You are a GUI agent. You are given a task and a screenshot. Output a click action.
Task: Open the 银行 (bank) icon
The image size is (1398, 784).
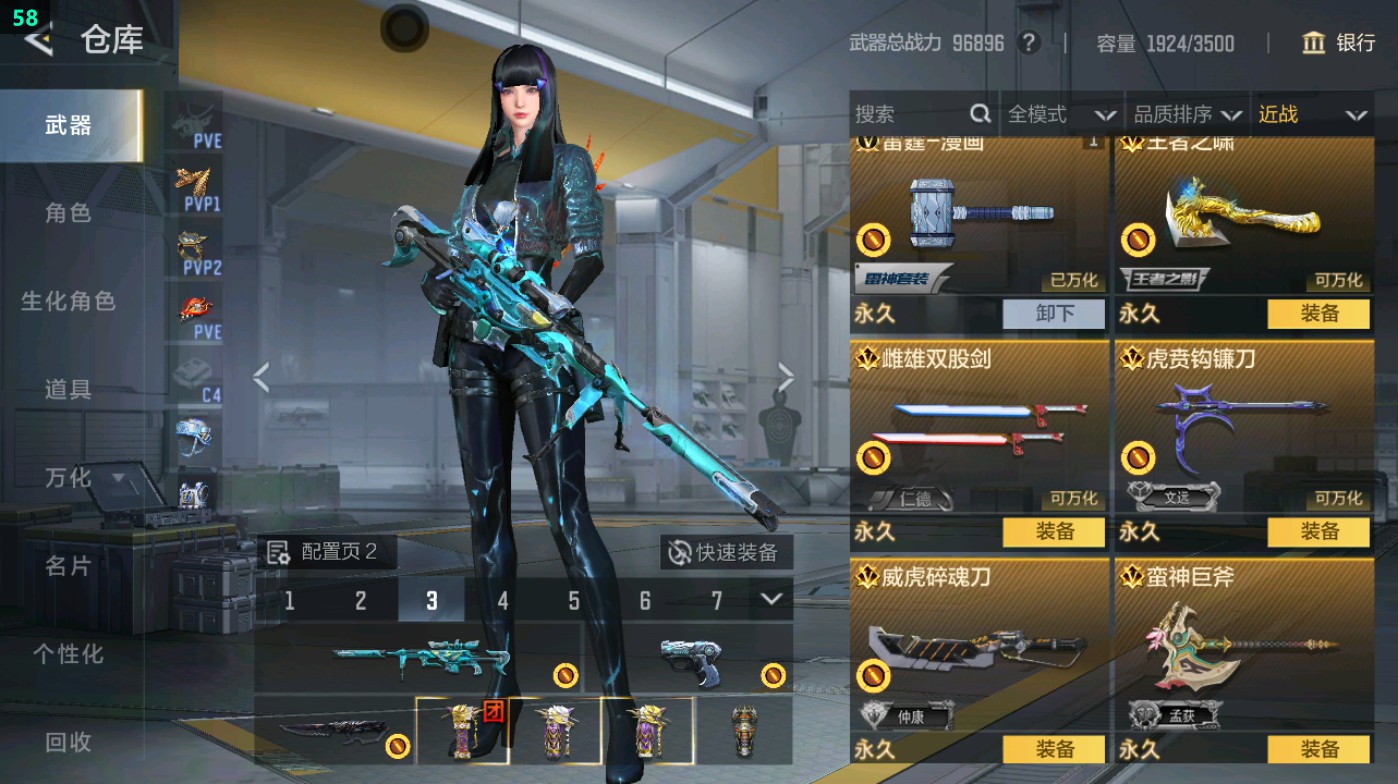pos(1313,44)
